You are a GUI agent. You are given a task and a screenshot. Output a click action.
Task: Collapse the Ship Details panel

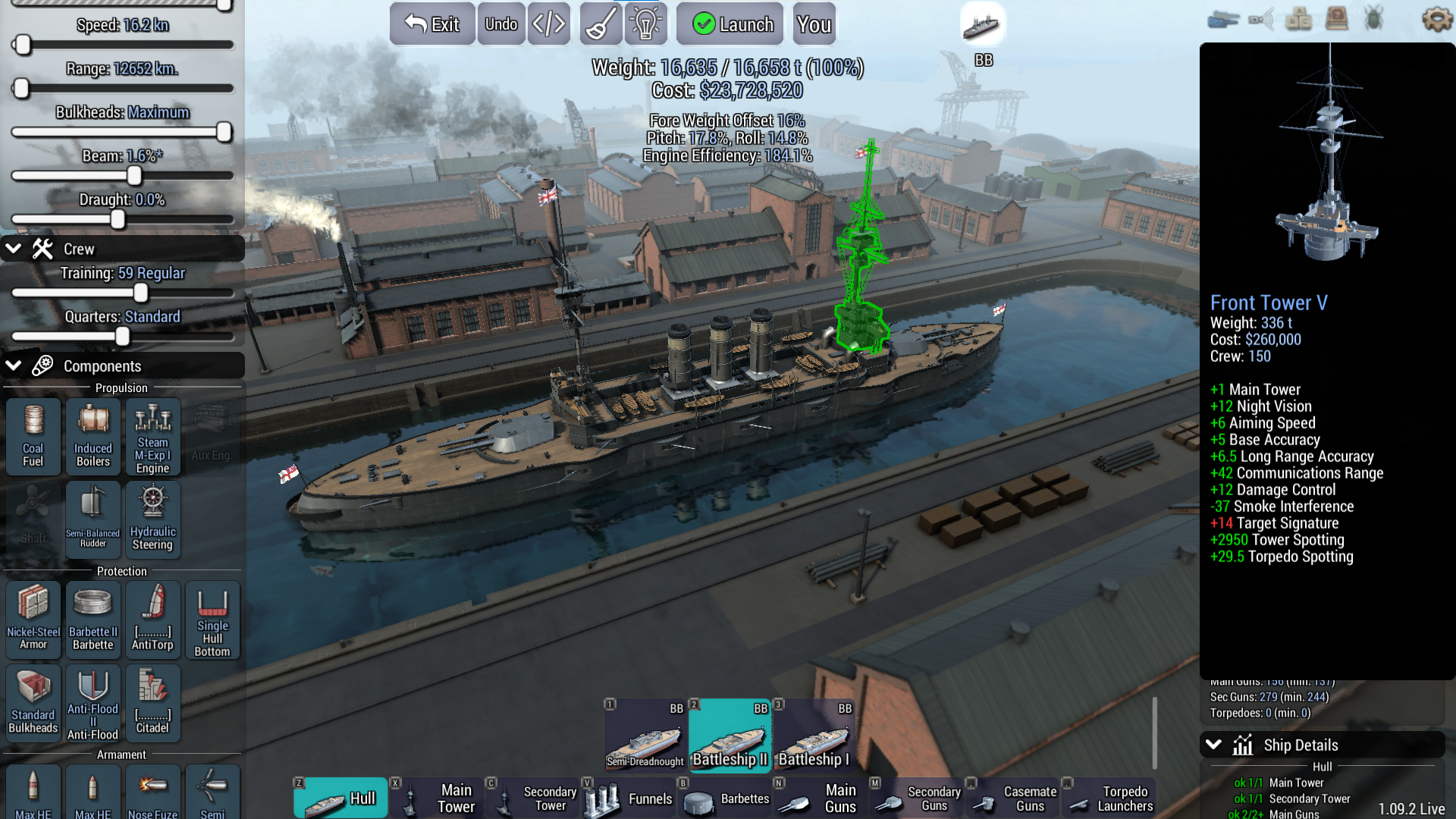(x=1213, y=745)
